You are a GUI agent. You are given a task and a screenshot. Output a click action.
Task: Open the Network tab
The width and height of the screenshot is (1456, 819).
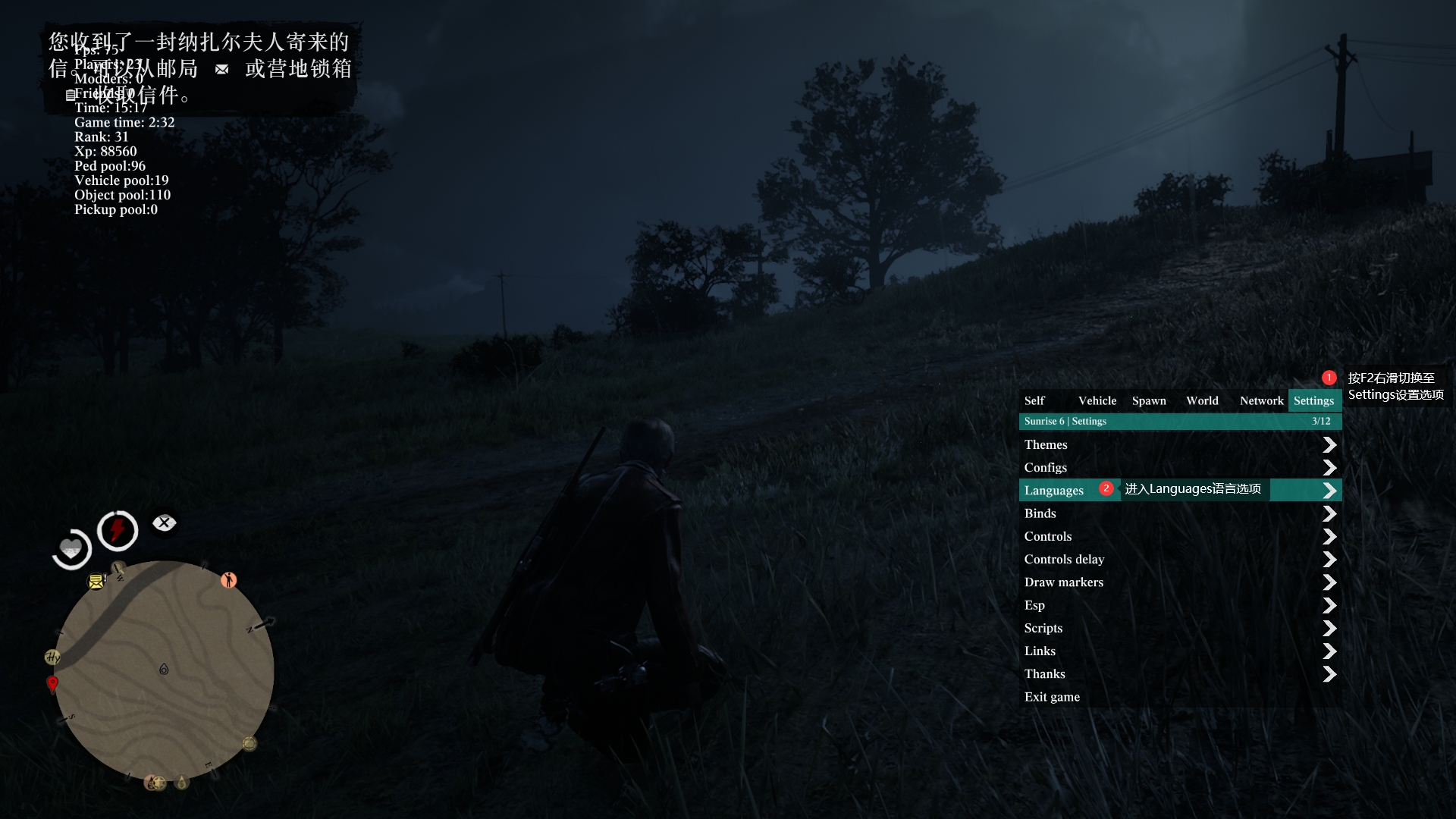[x=1261, y=400]
